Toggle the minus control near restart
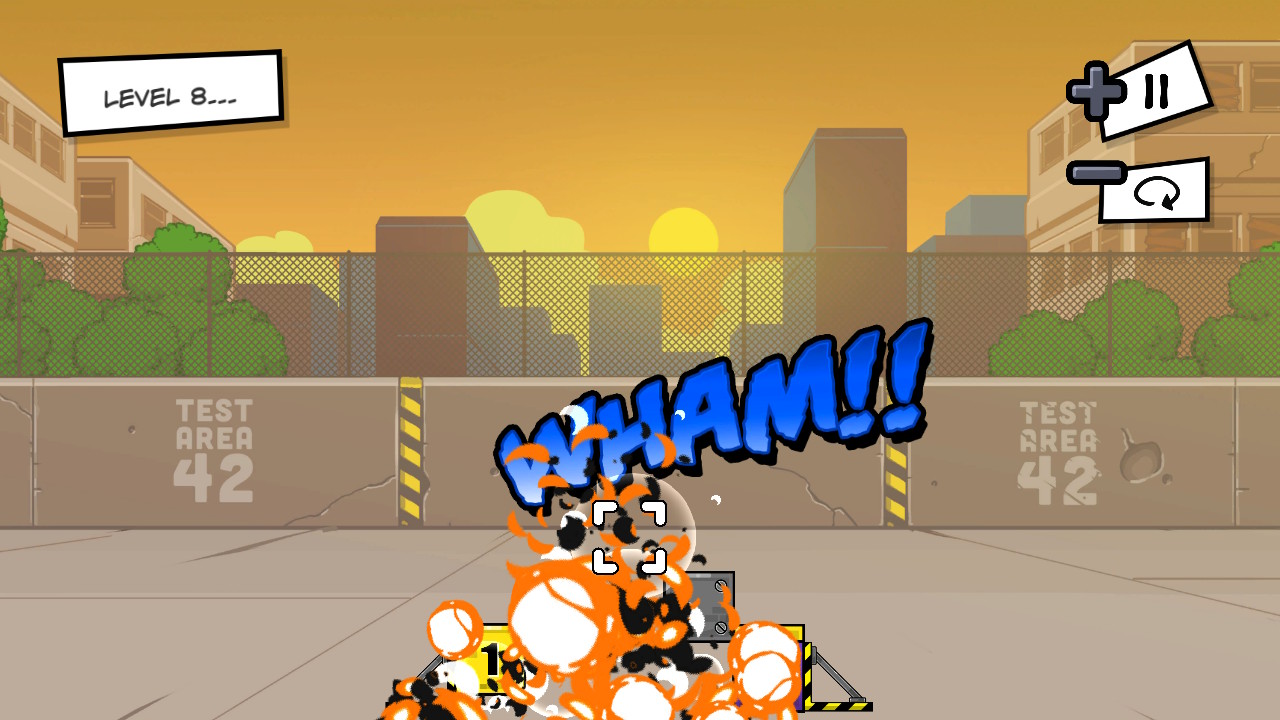Image resolution: width=1280 pixels, height=720 pixels. [1095, 172]
